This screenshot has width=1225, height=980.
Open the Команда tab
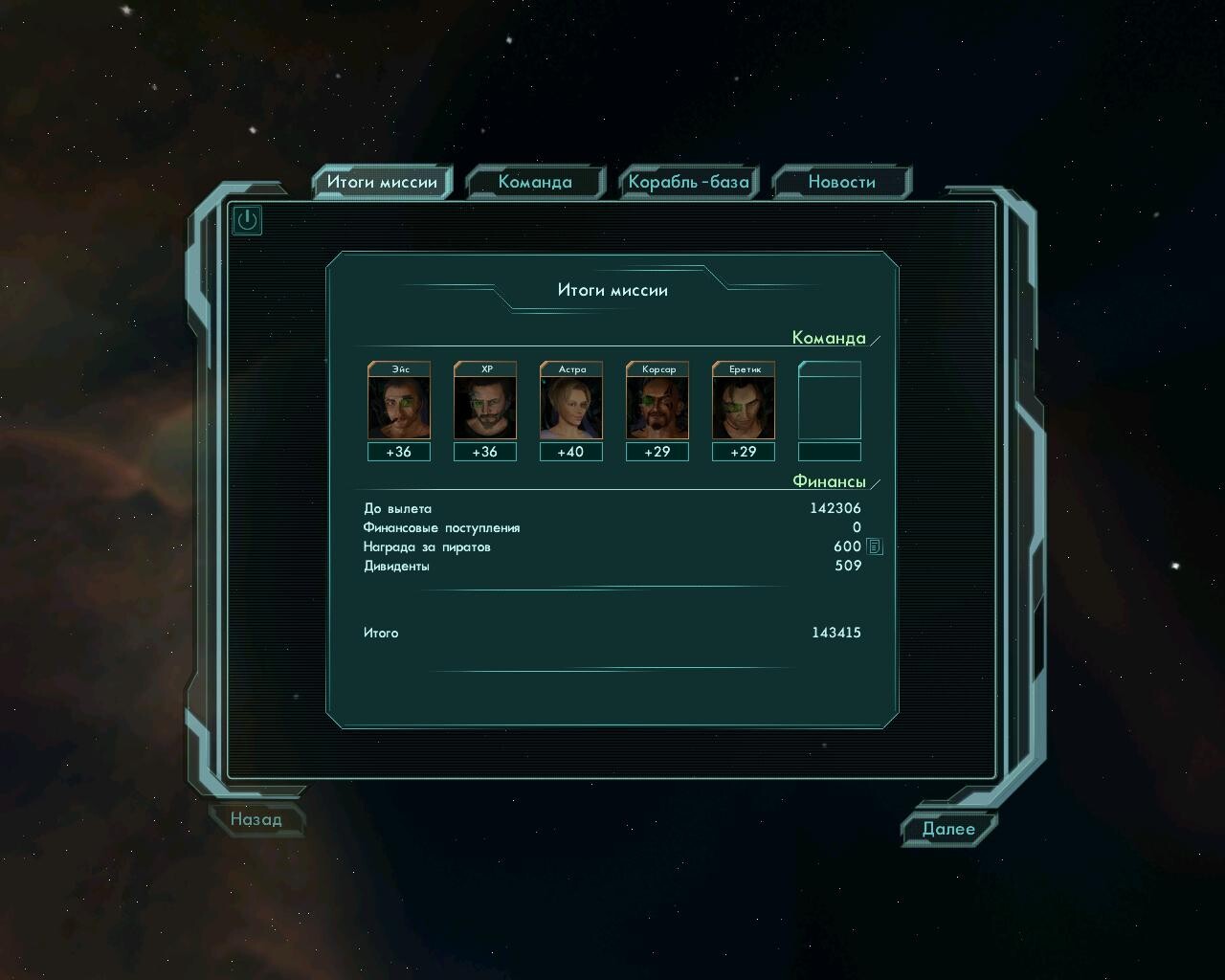(535, 182)
